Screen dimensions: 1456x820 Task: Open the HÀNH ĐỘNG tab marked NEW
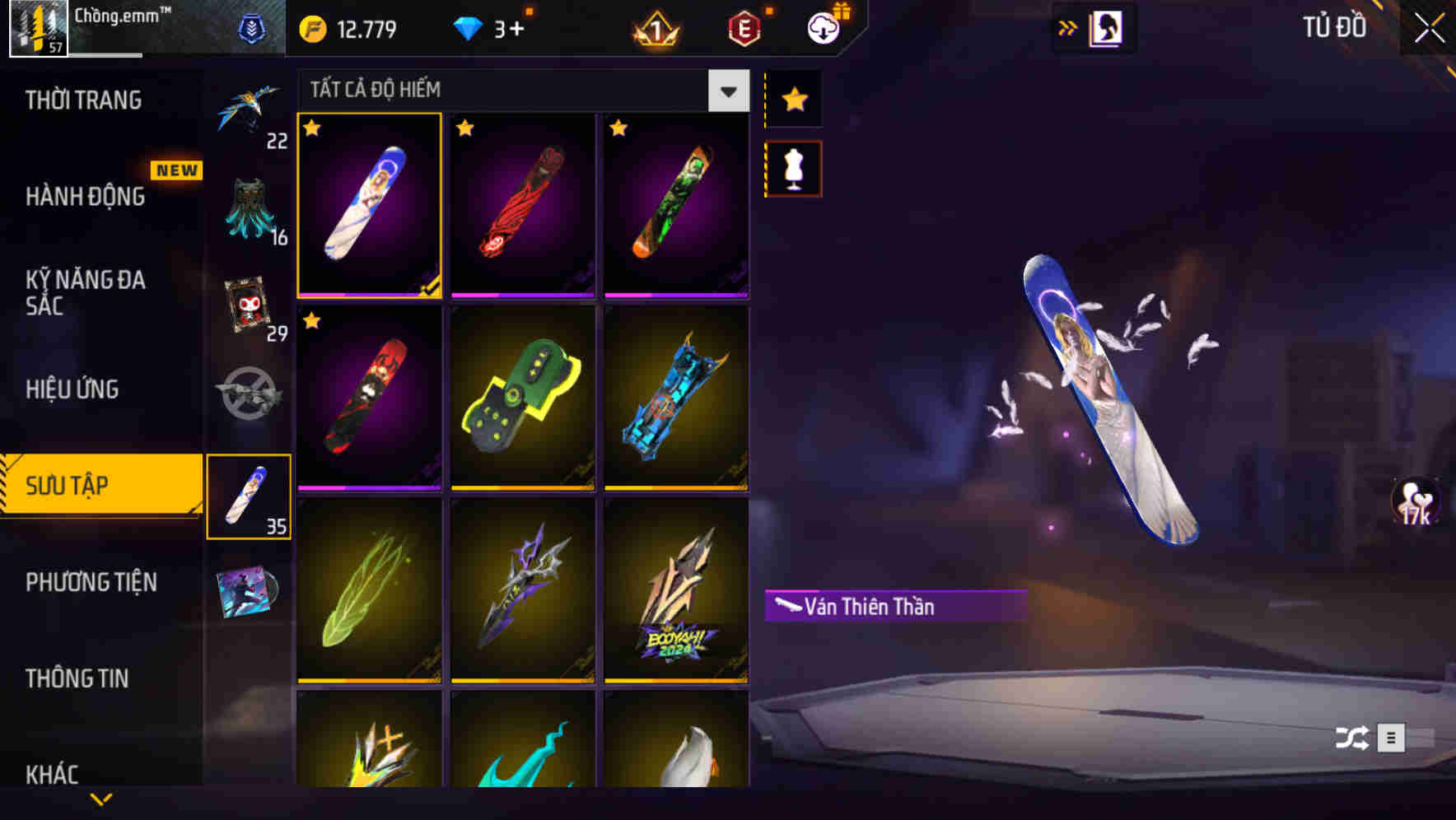(x=82, y=198)
